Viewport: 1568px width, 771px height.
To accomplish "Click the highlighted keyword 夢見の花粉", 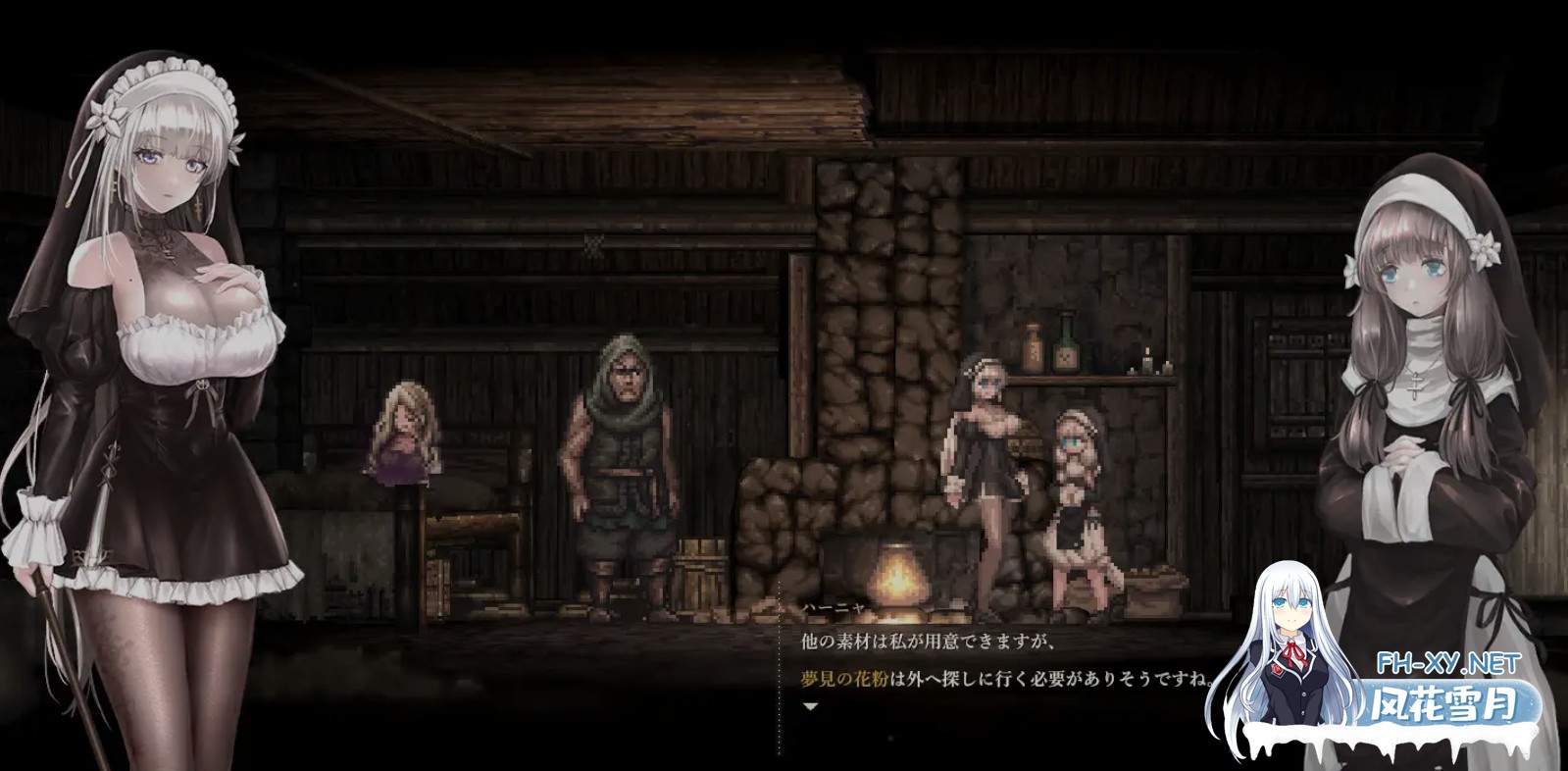I will tap(845, 678).
